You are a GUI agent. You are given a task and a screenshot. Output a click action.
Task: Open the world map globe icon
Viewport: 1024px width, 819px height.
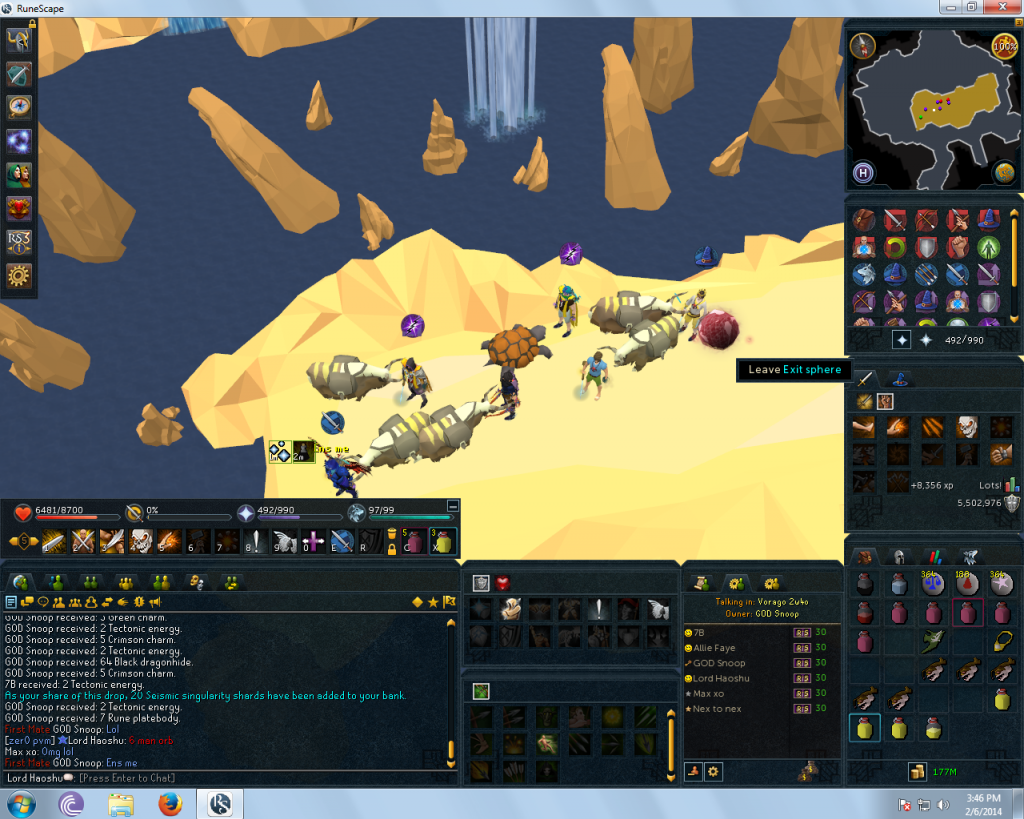point(1003,174)
